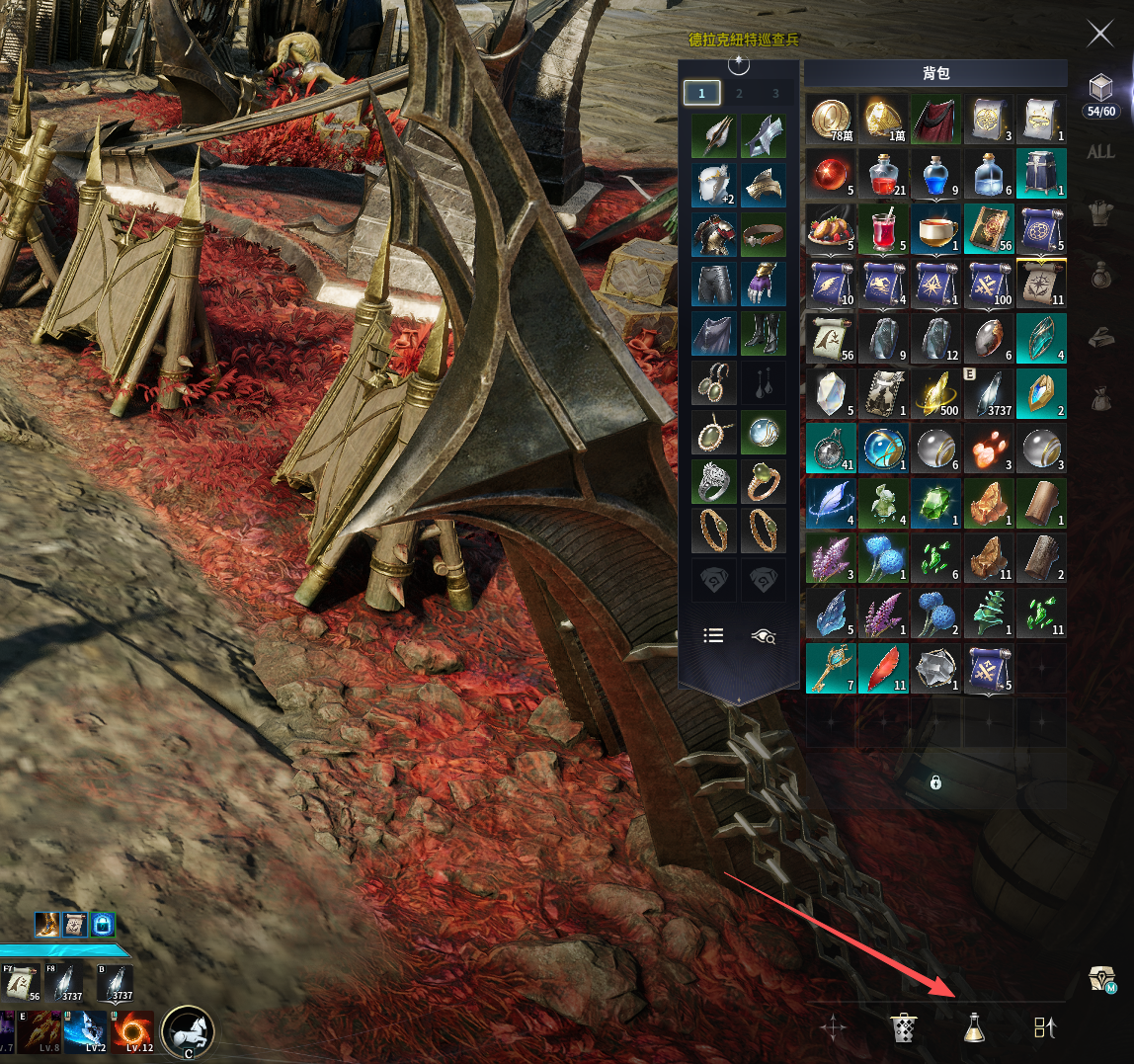Select the red health potion stack of 21

[x=884, y=174]
